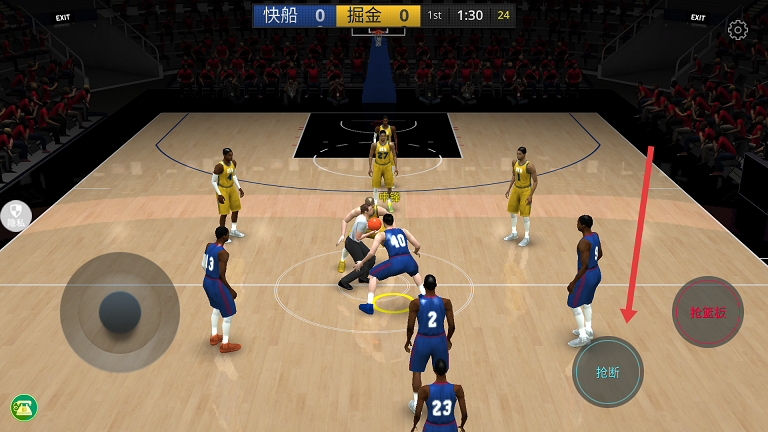Open the 隐私 privacy shield icon
The width and height of the screenshot is (768, 432).
(x=16, y=216)
